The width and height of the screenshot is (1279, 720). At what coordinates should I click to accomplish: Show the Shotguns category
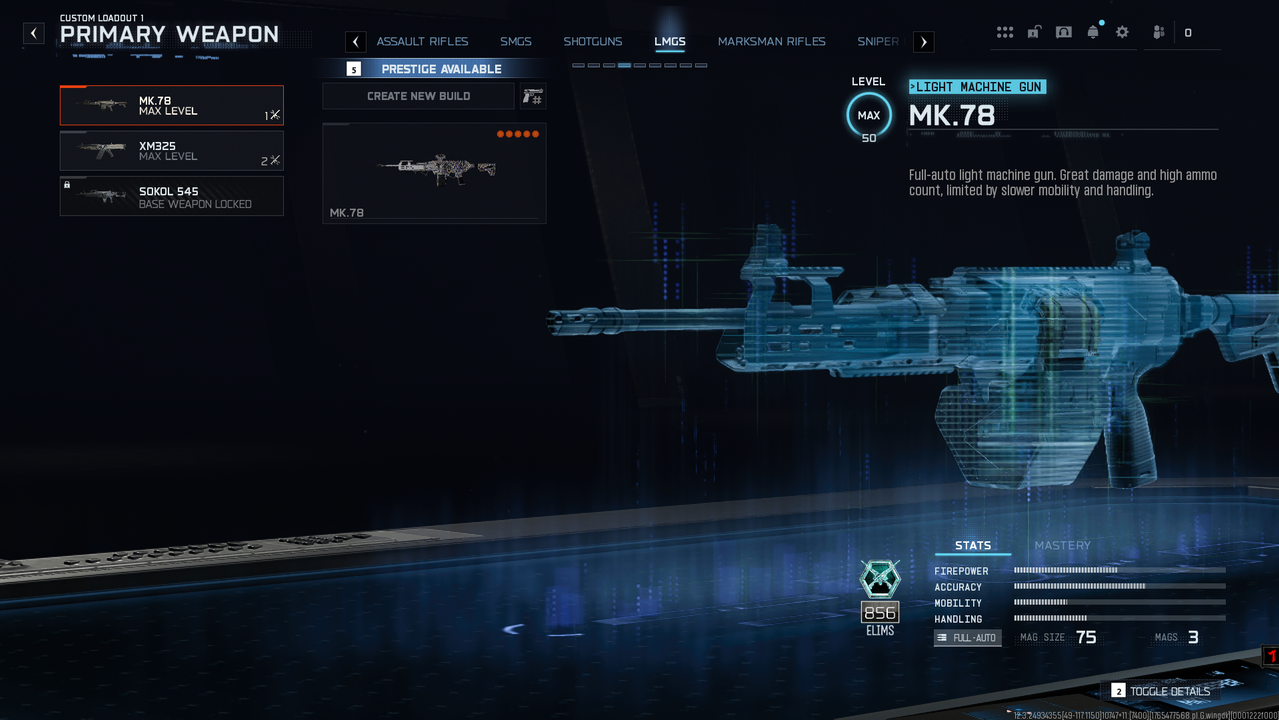(x=592, y=42)
